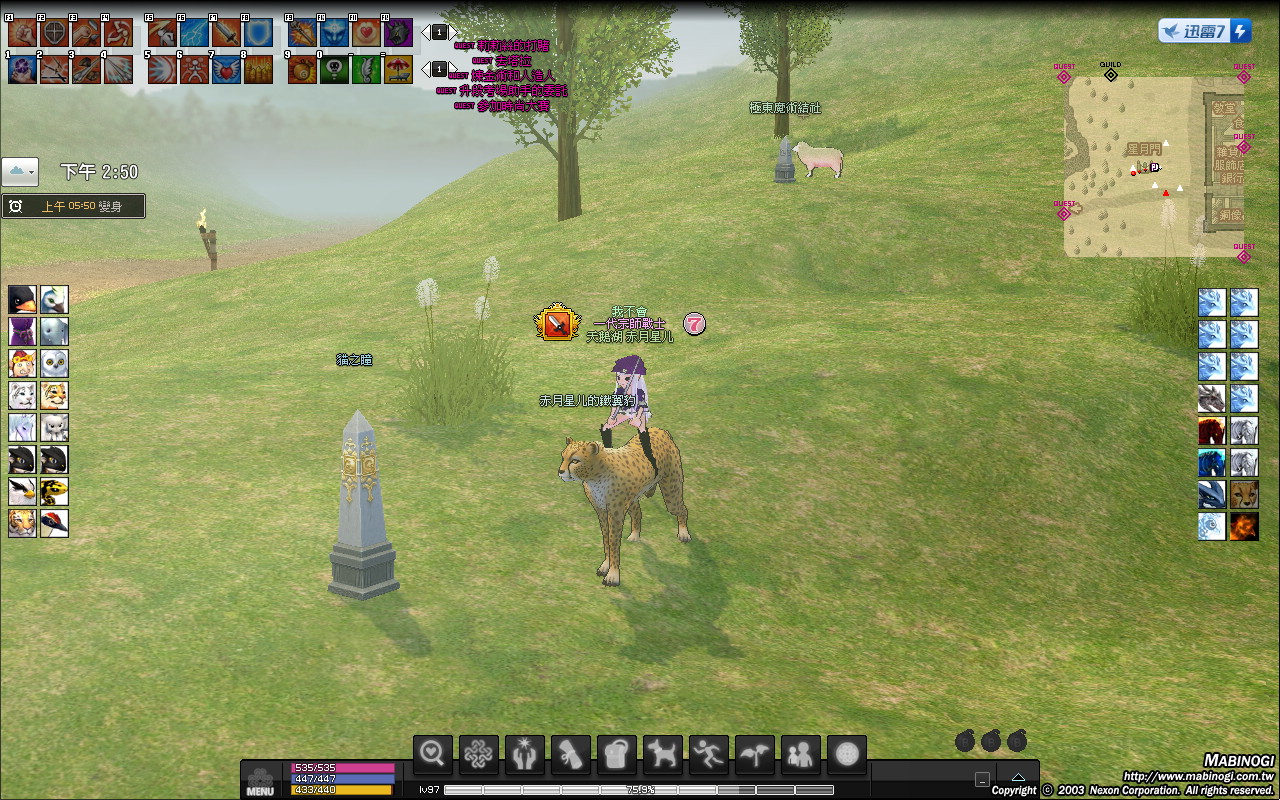Open the pet dog menu icon
This screenshot has width=1280, height=800.
coord(663,754)
